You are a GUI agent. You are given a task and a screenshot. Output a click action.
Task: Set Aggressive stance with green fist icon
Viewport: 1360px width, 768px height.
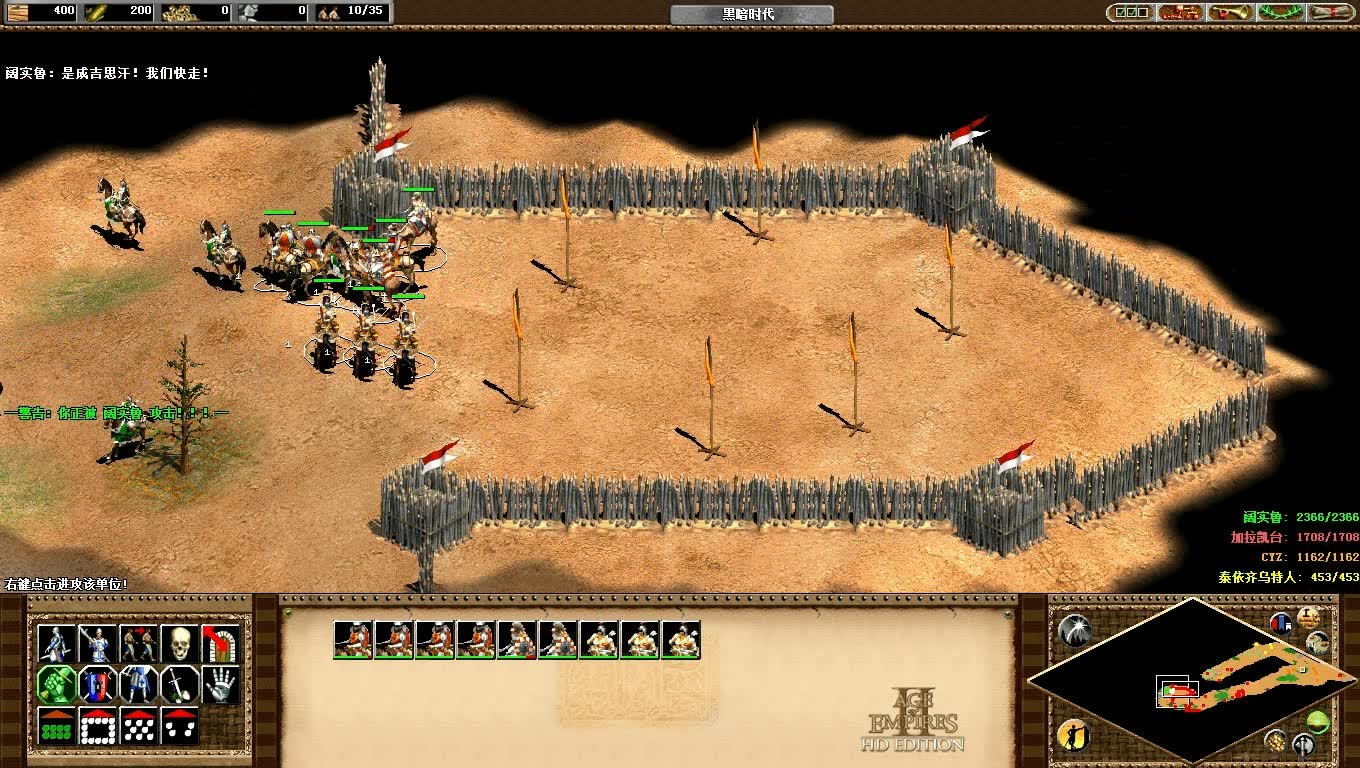(x=57, y=684)
